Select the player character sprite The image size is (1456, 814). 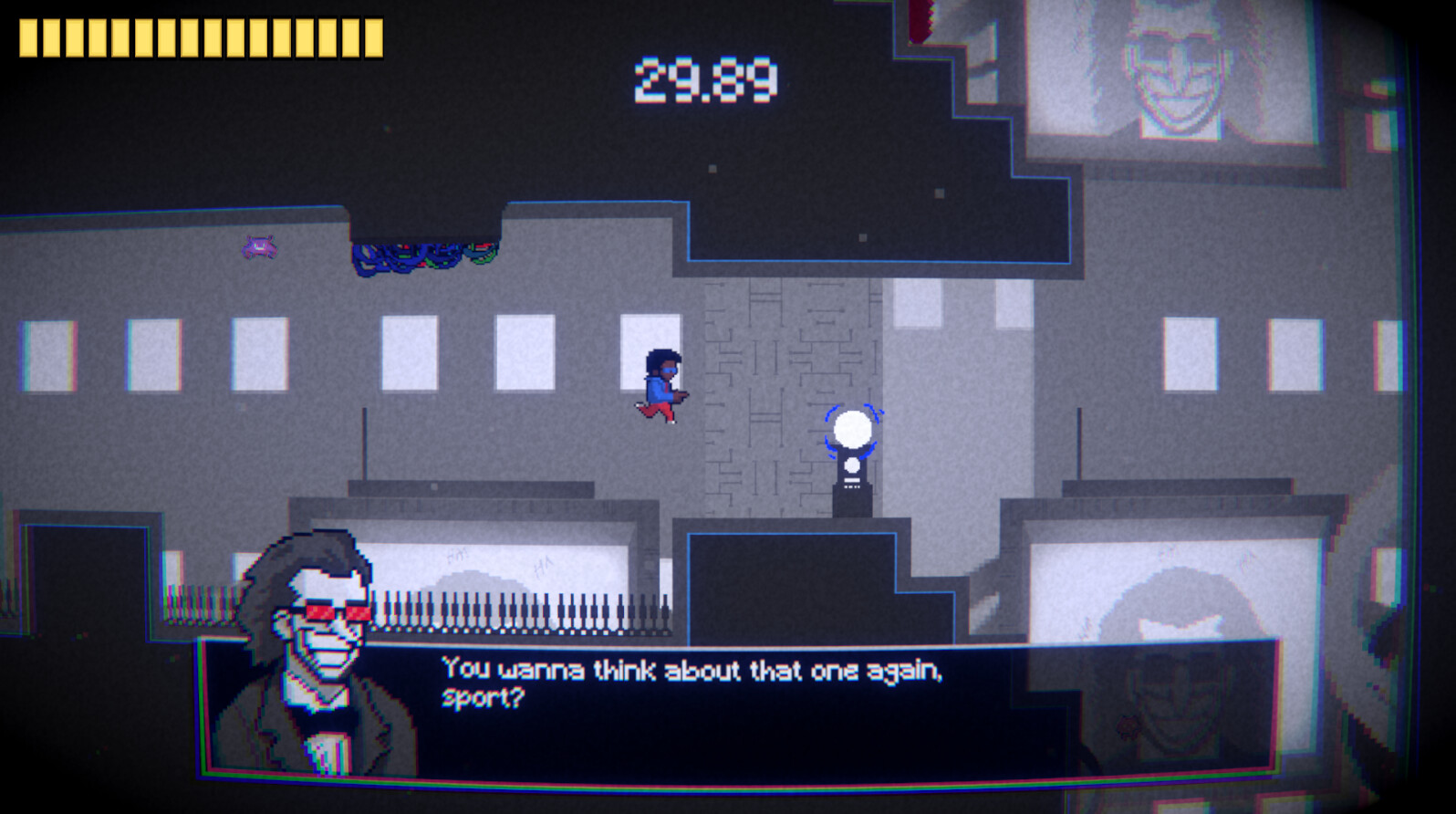click(661, 383)
